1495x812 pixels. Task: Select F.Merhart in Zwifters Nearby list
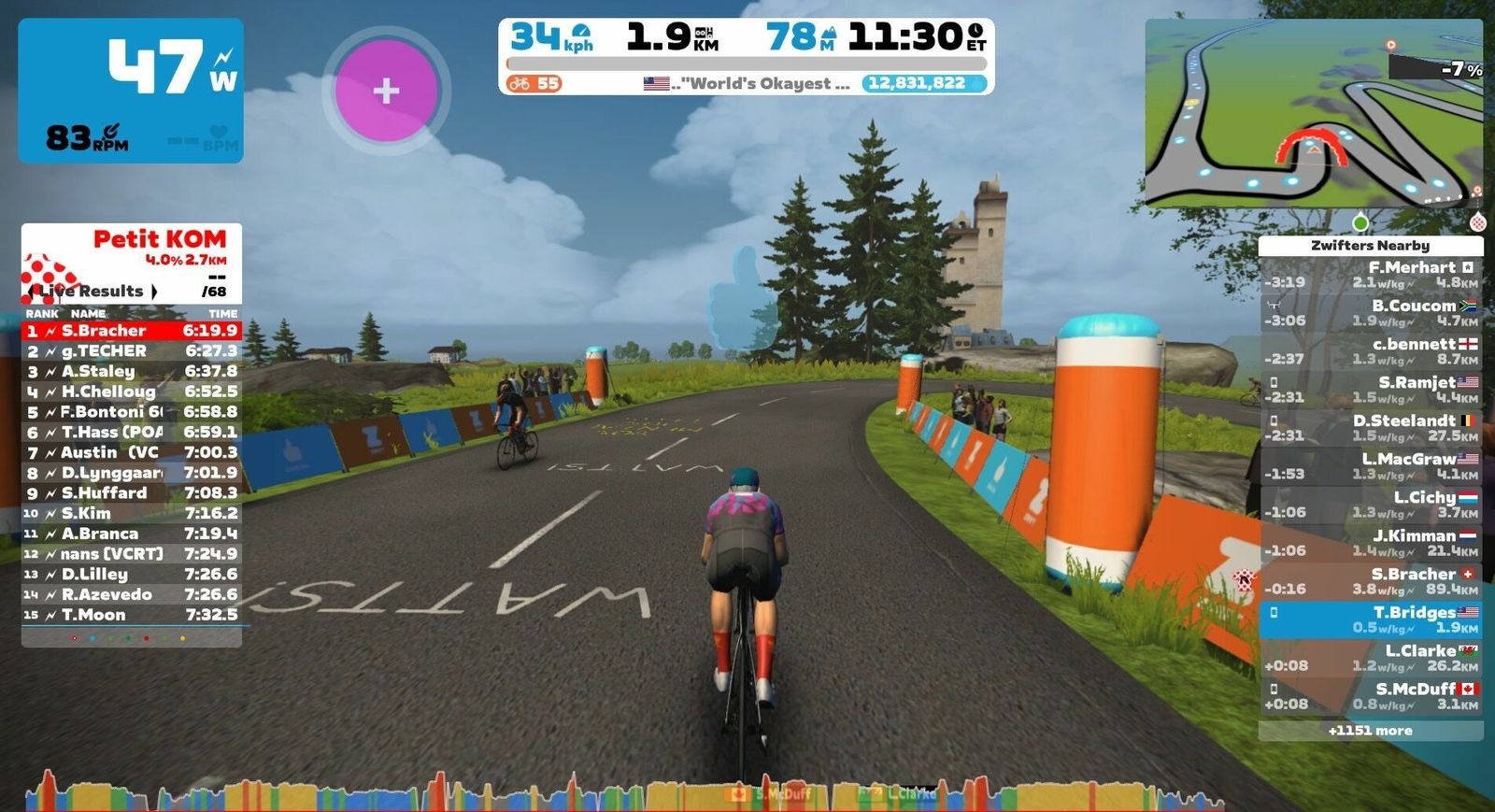coord(1370,275)
